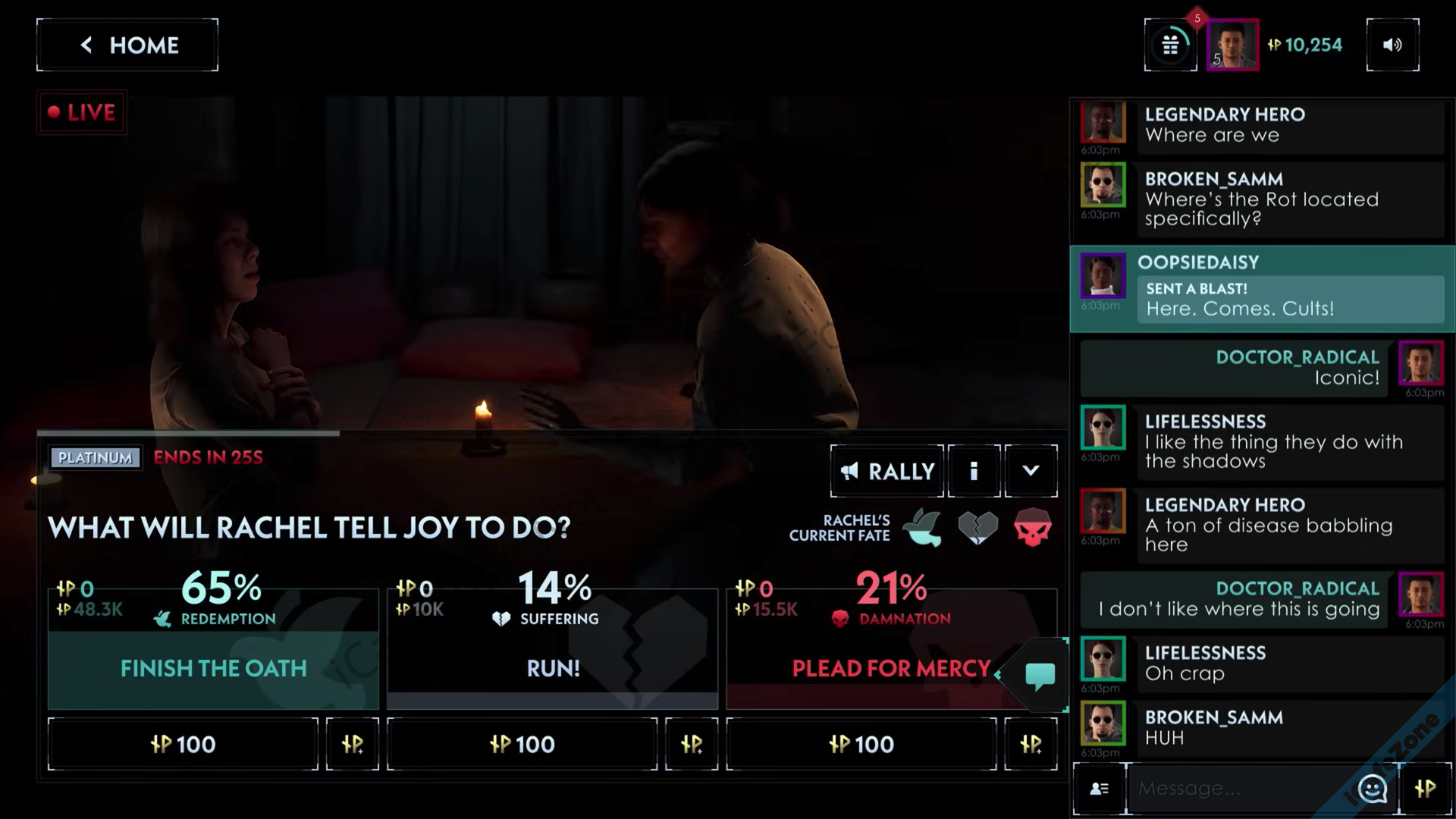Open the player profile avatar
The height and width of the screenshot is (819, 1456).
tap(1232, 45)
